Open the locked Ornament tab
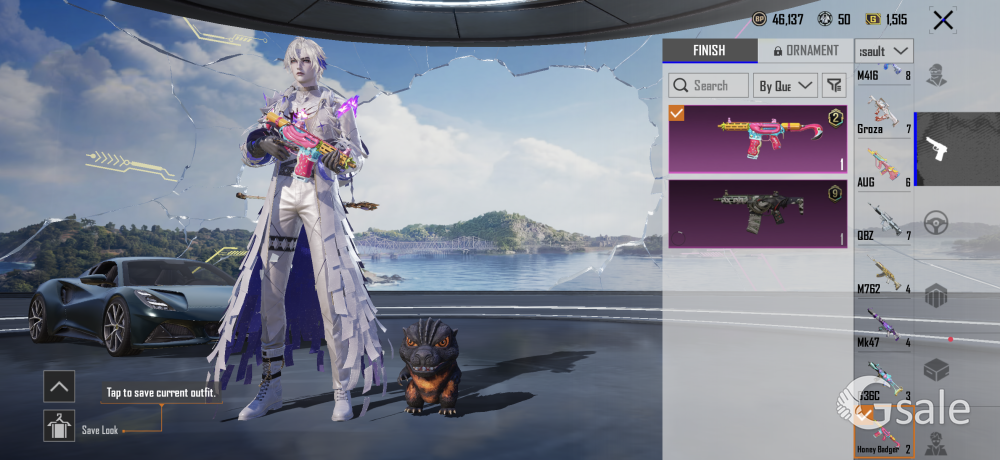This screenshot has width=1000, height=460. [799, 51]
